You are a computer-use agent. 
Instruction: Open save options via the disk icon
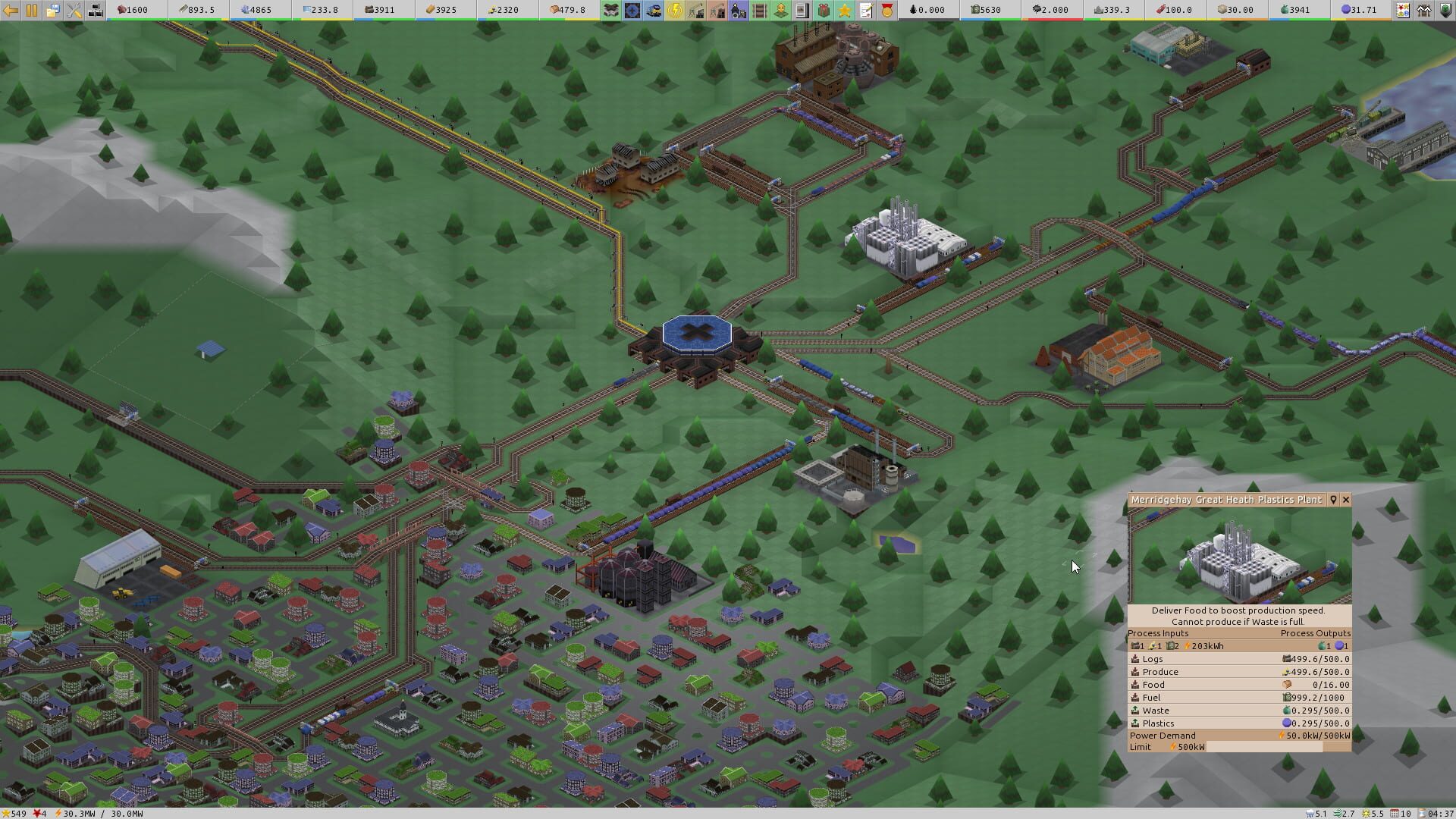click(x=52, y=10)
